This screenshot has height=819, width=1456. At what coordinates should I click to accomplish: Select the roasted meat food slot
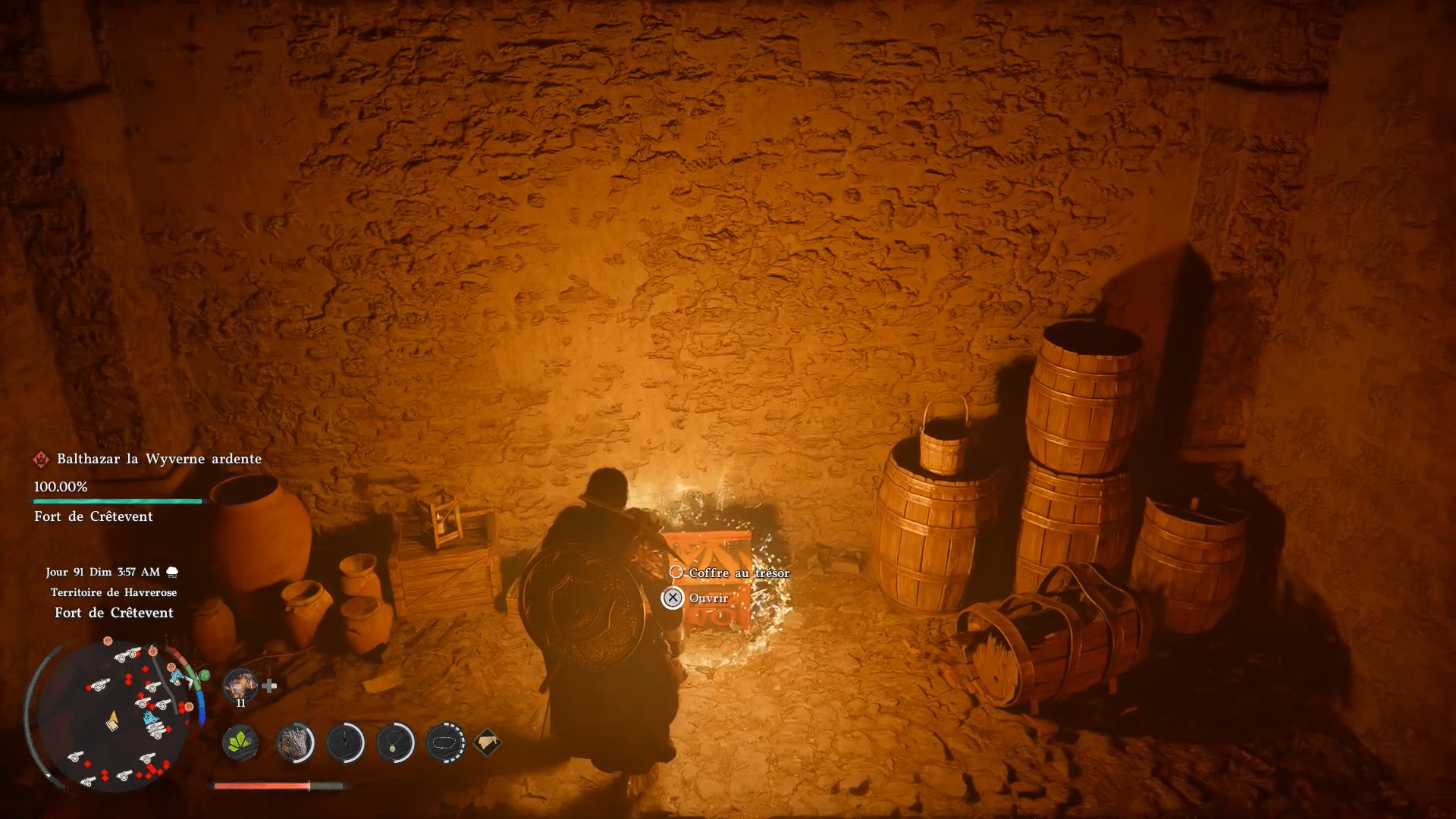[240, 686]
